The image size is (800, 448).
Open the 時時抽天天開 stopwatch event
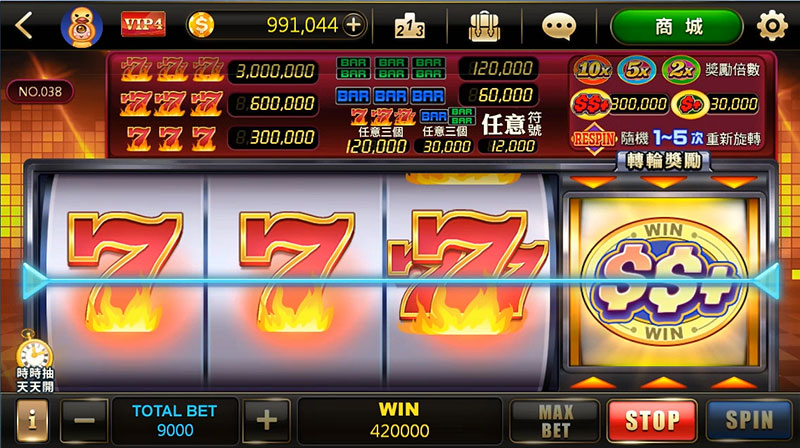click(34, 365)
